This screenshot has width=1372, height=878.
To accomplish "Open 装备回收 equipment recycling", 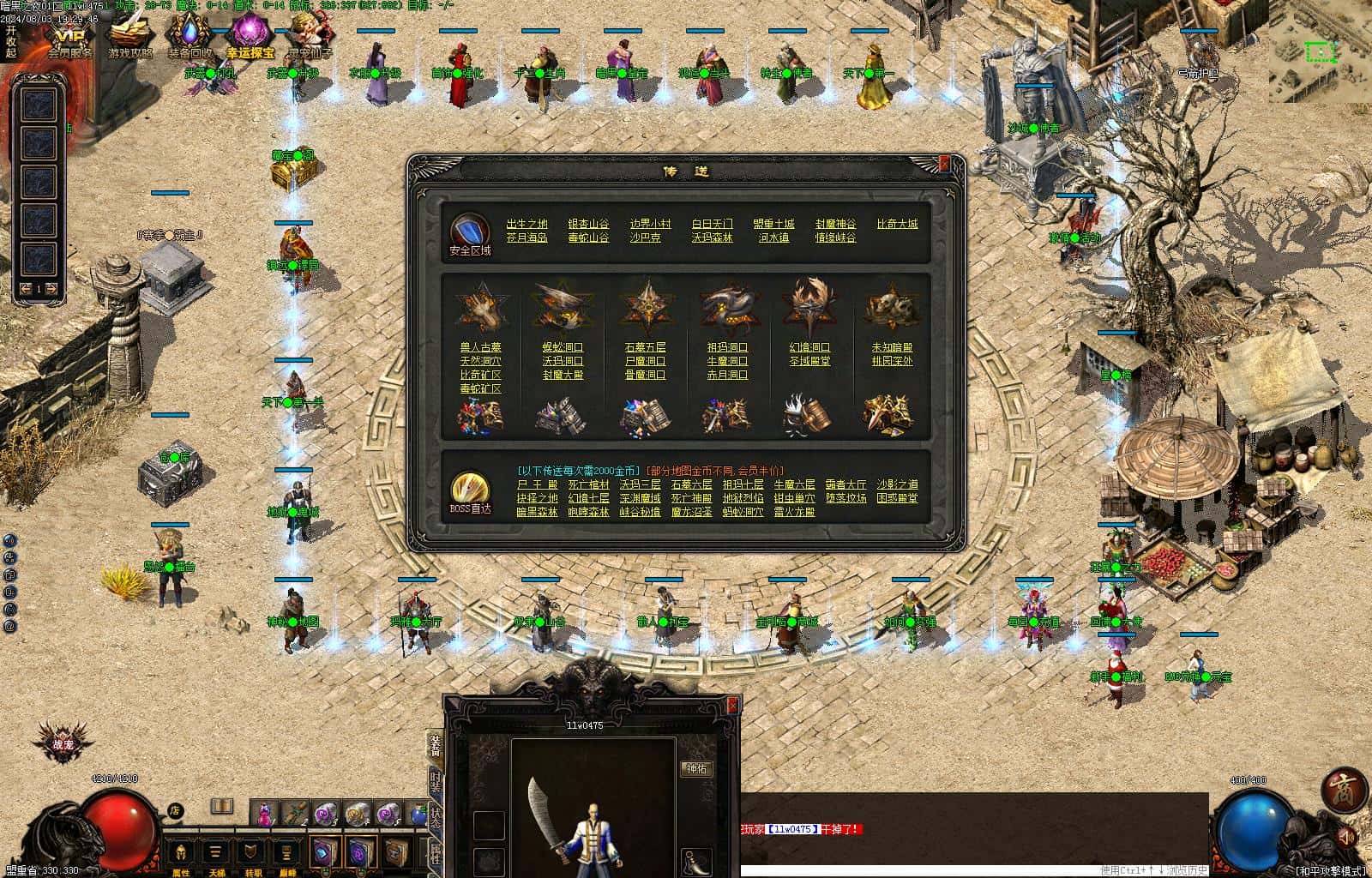I will coord(190,39).
